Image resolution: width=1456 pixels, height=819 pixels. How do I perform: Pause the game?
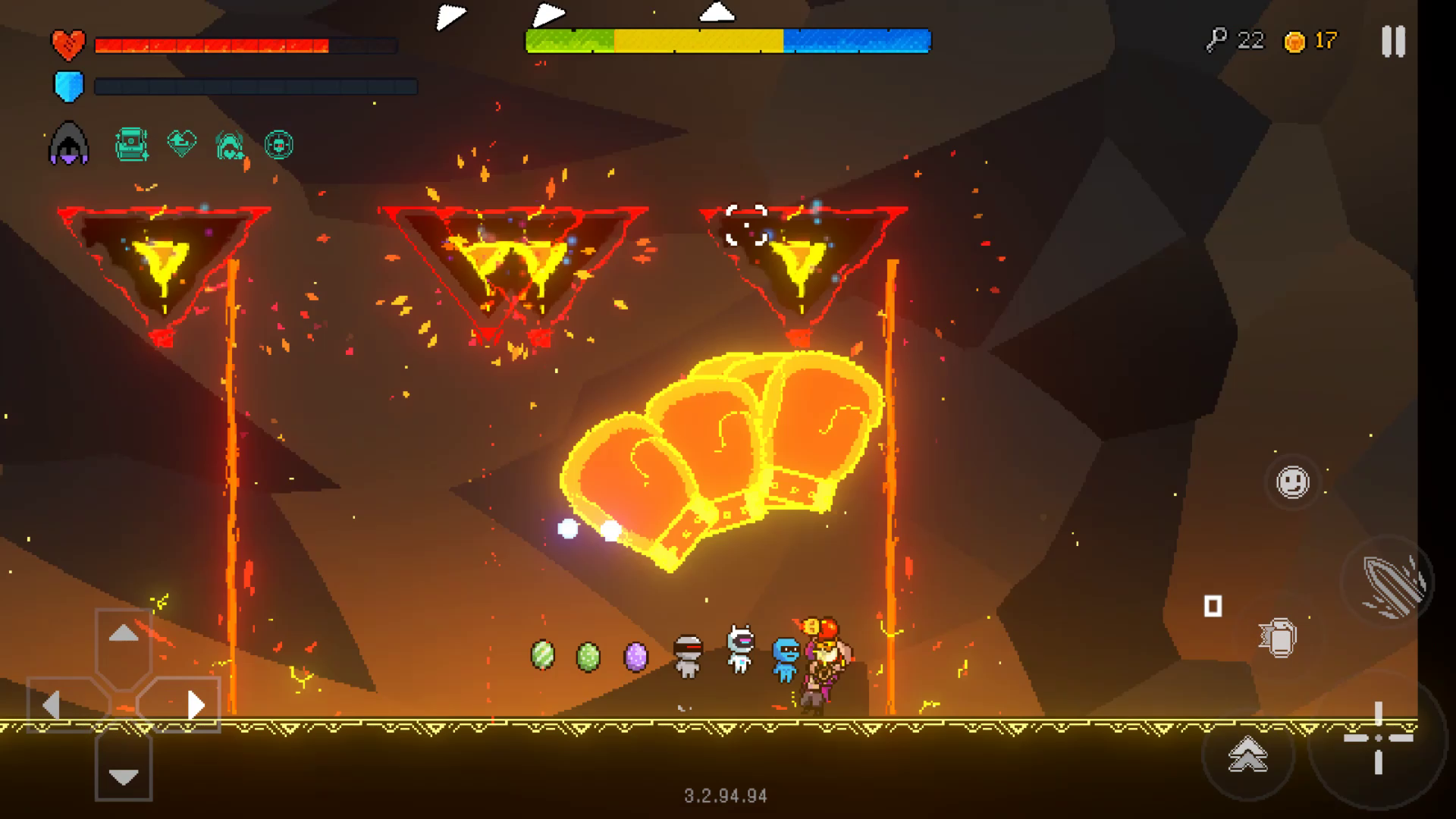click(1393, 42)
